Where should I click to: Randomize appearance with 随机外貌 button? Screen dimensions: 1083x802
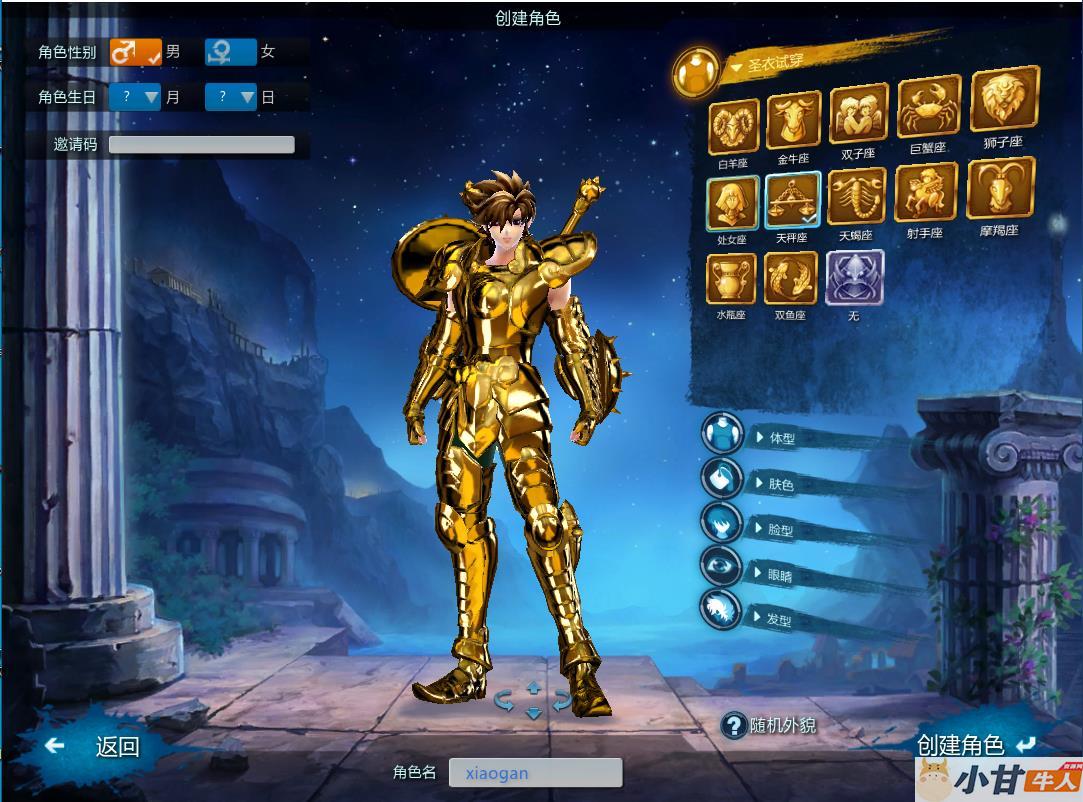click(770, 725)
